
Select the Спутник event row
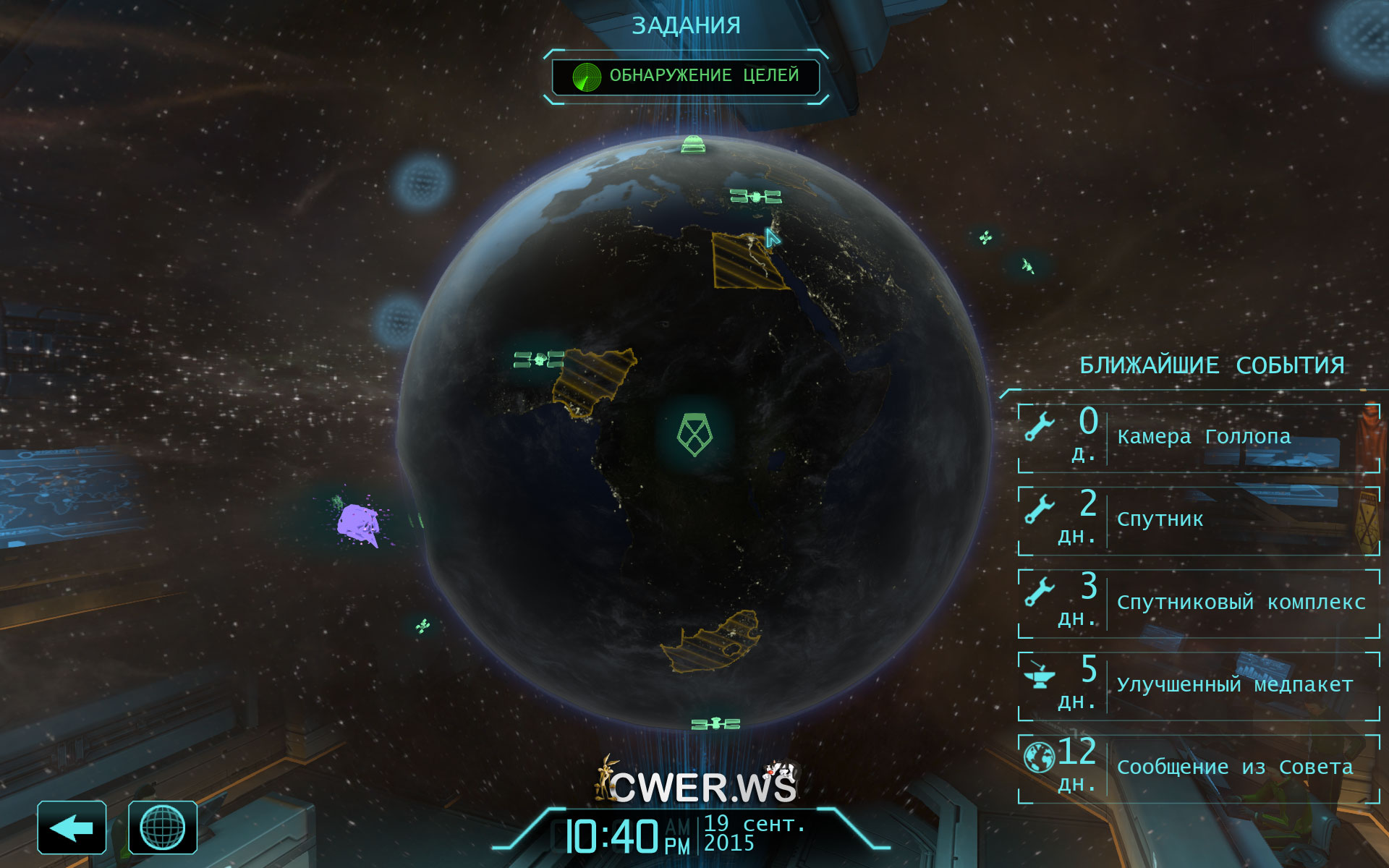tap(1199, 521)
